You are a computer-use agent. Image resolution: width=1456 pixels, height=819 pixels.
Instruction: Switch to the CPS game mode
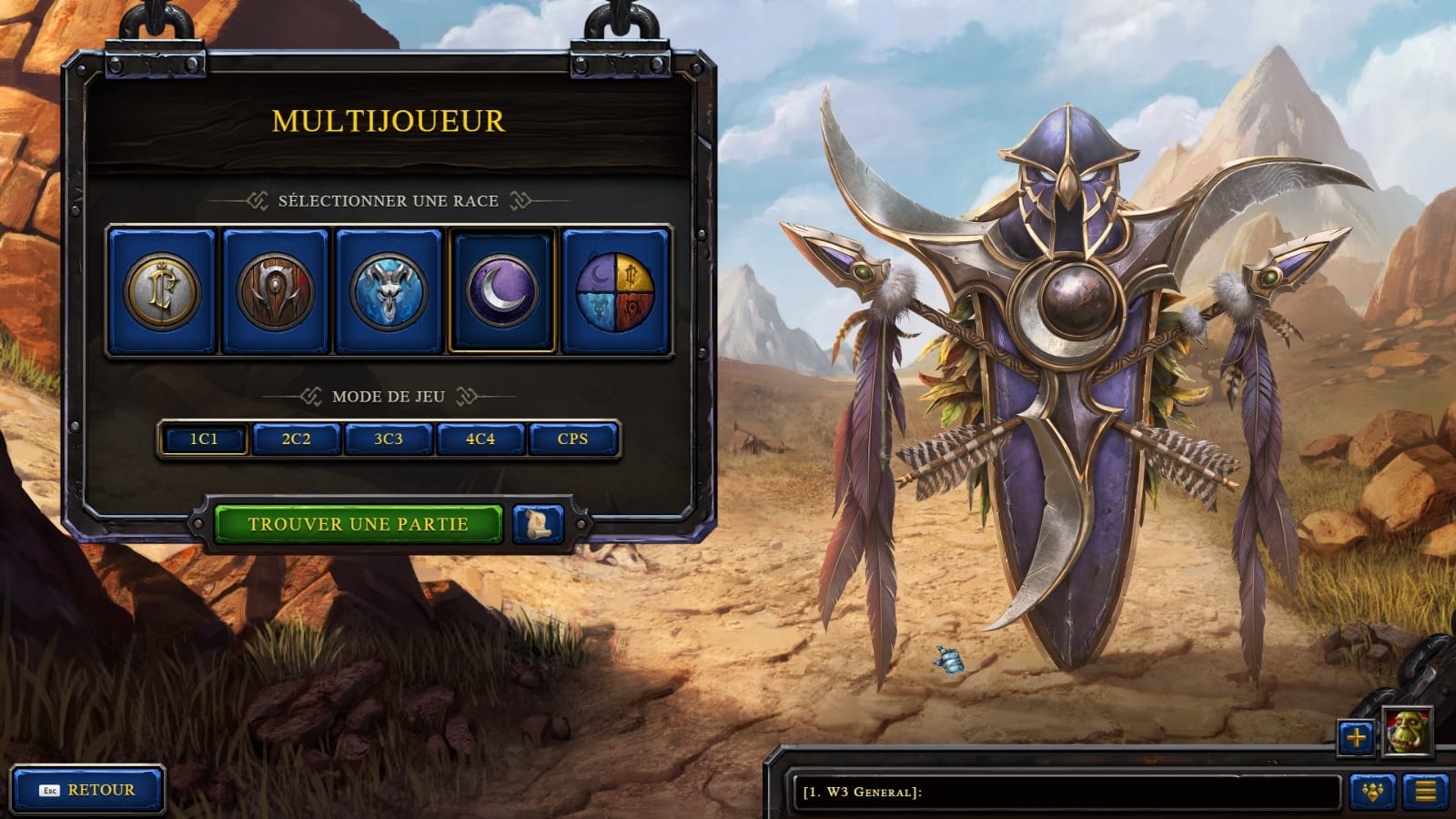pyautogui.click(x=572, y=439)
